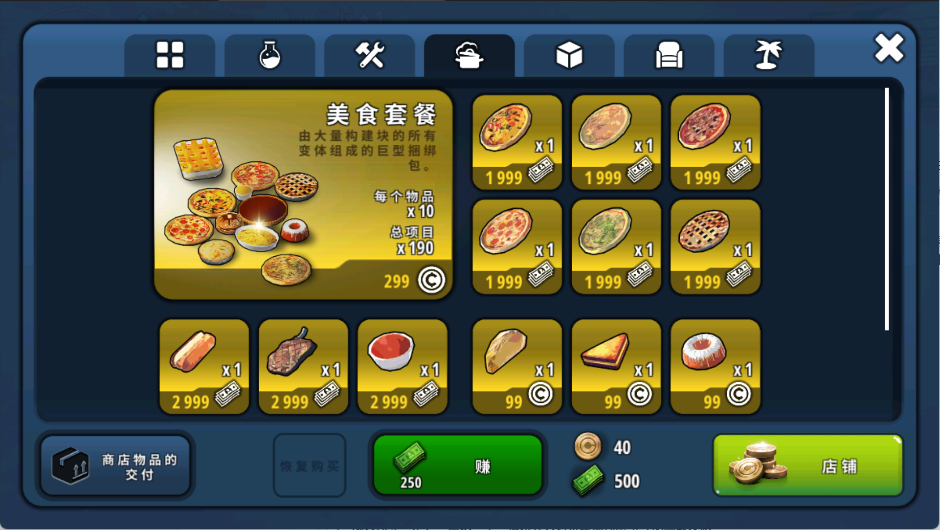This screenshot has width=940, height=530.
Task: Buy the lattice-top pie for 1999
Action: click(715, 246)
